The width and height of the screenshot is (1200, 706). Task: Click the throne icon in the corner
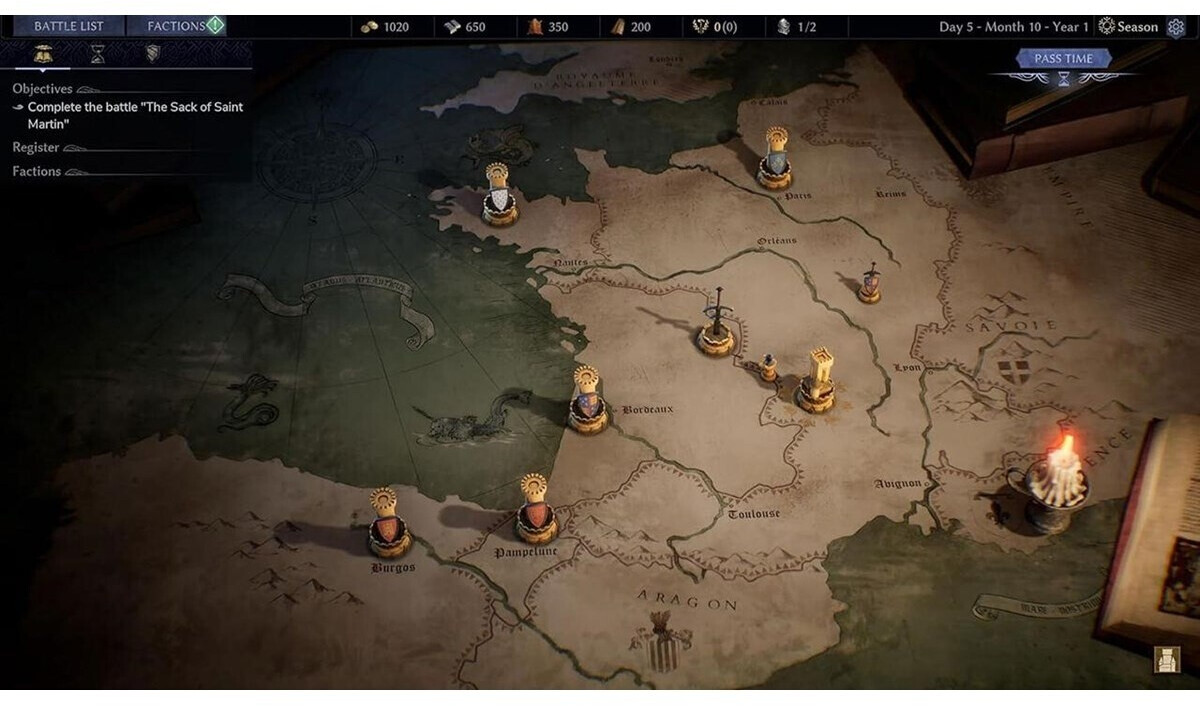point(1166,659)
